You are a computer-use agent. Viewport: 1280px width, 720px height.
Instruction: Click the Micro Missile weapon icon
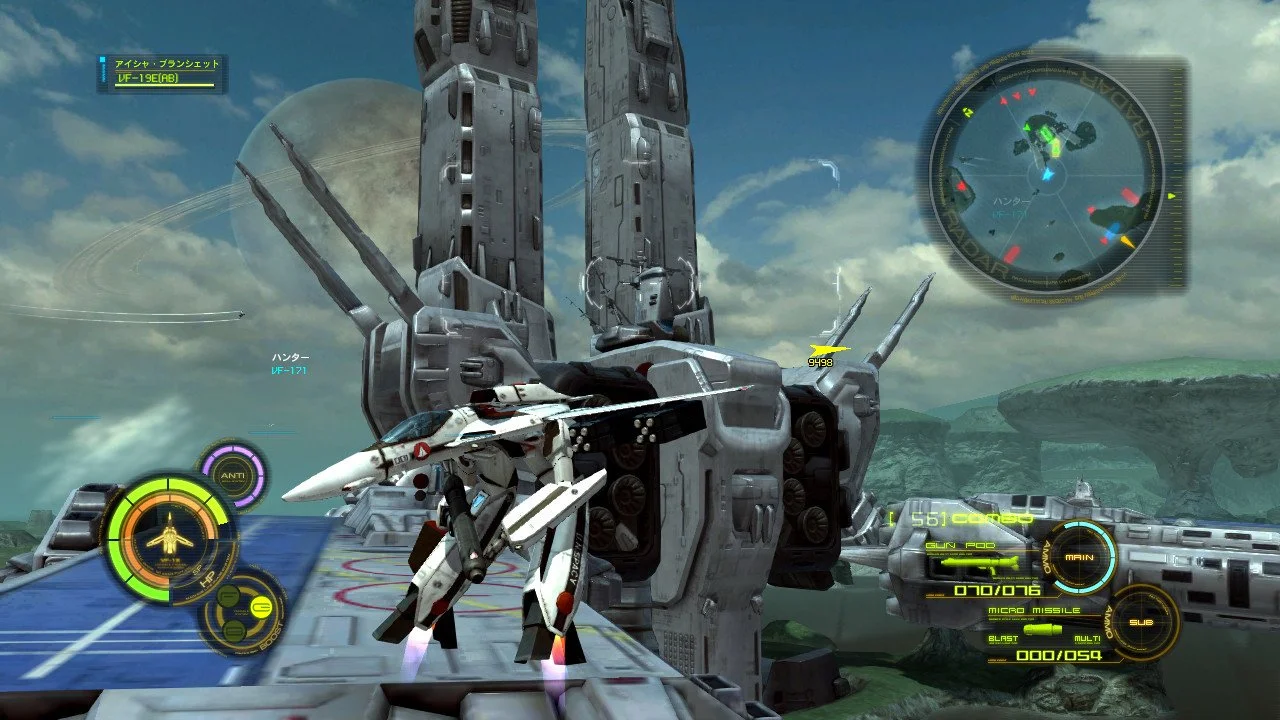[1042, 628]
